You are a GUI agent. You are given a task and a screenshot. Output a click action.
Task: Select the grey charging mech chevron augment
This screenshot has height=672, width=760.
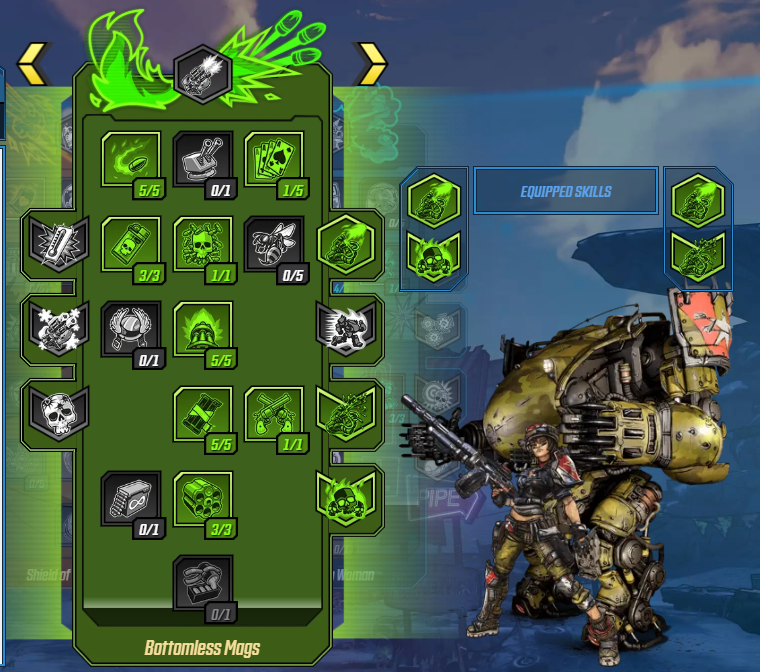click(x=345, y=325)
